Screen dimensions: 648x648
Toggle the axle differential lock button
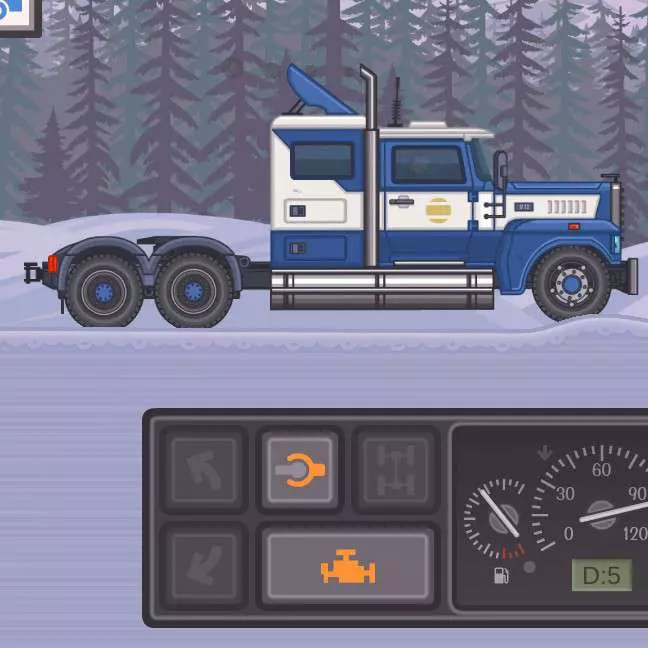395,469
